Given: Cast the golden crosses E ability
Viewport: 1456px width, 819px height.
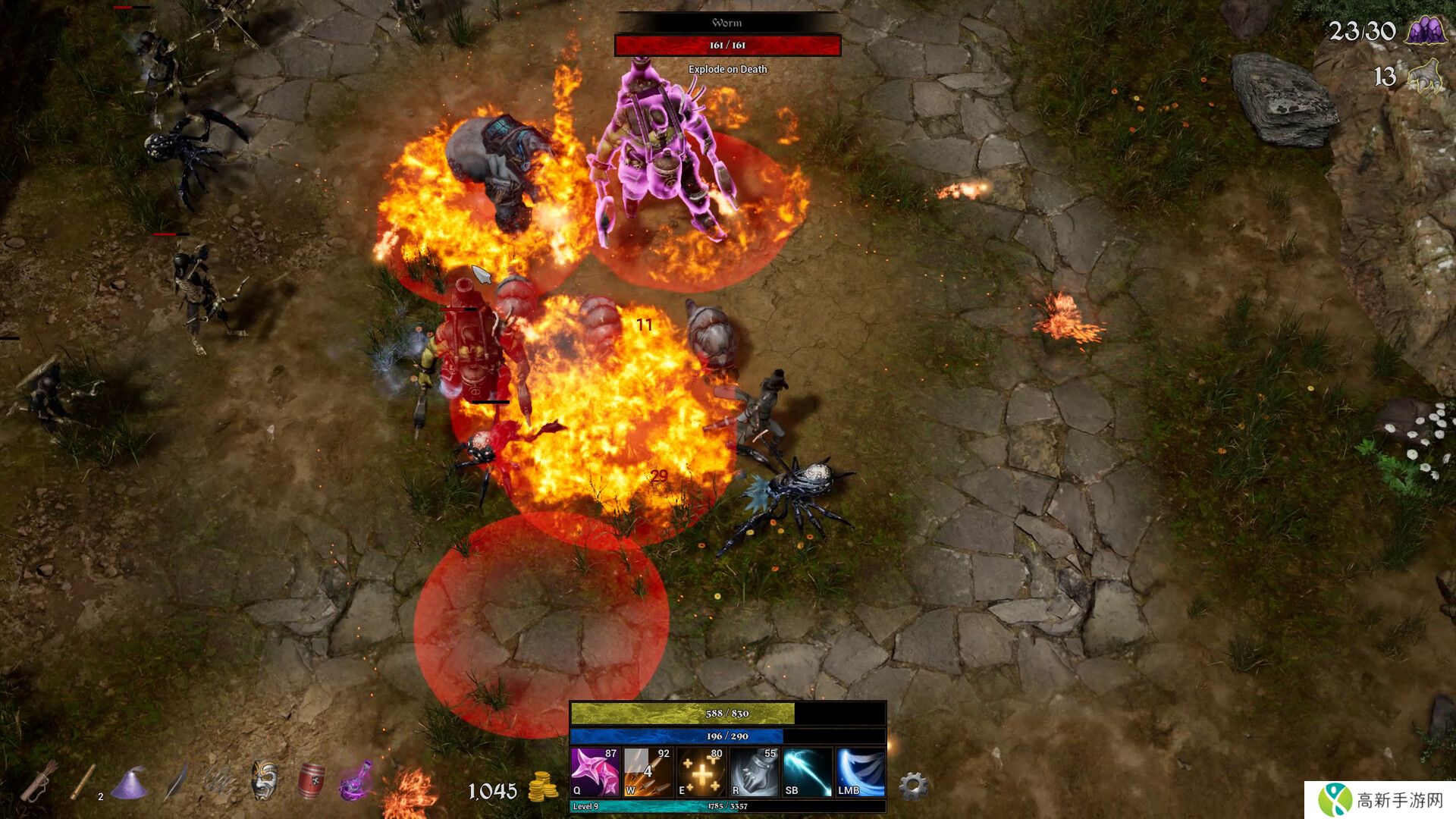Looking at the screenshot, I should tap(701, 772).
